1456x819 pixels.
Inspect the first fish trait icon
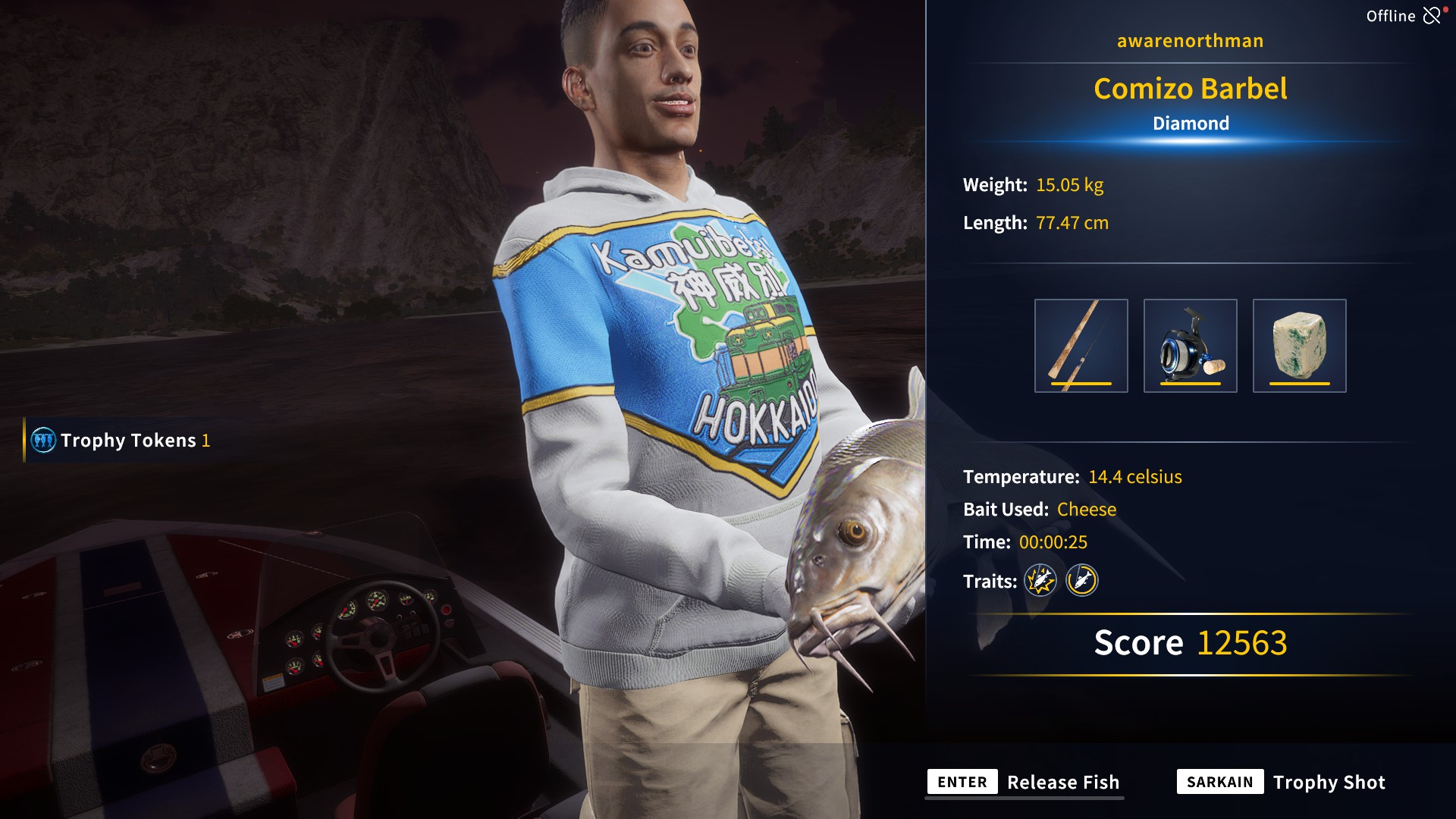1040,581
